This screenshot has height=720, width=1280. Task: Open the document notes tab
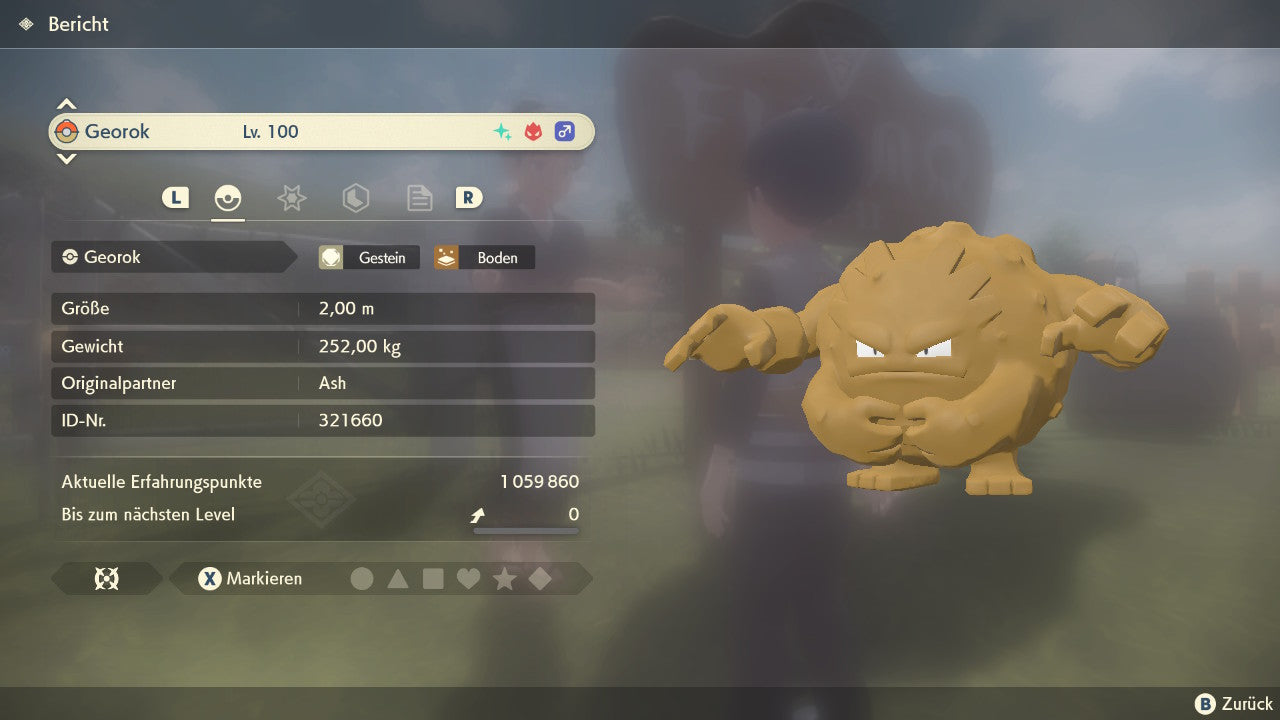(x=419, y=198)
